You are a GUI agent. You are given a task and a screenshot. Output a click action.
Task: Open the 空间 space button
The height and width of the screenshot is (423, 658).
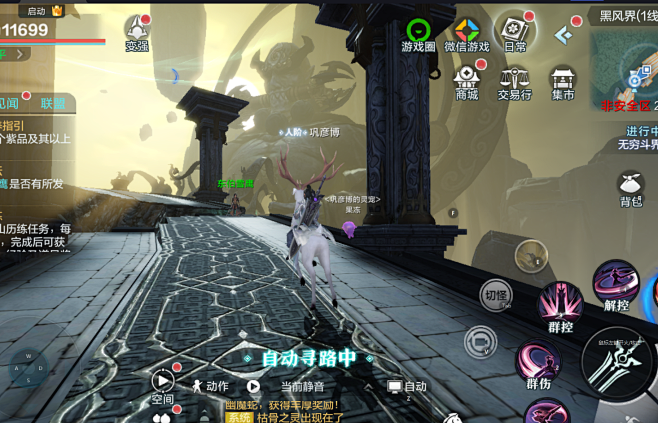(x=163, y=384)
